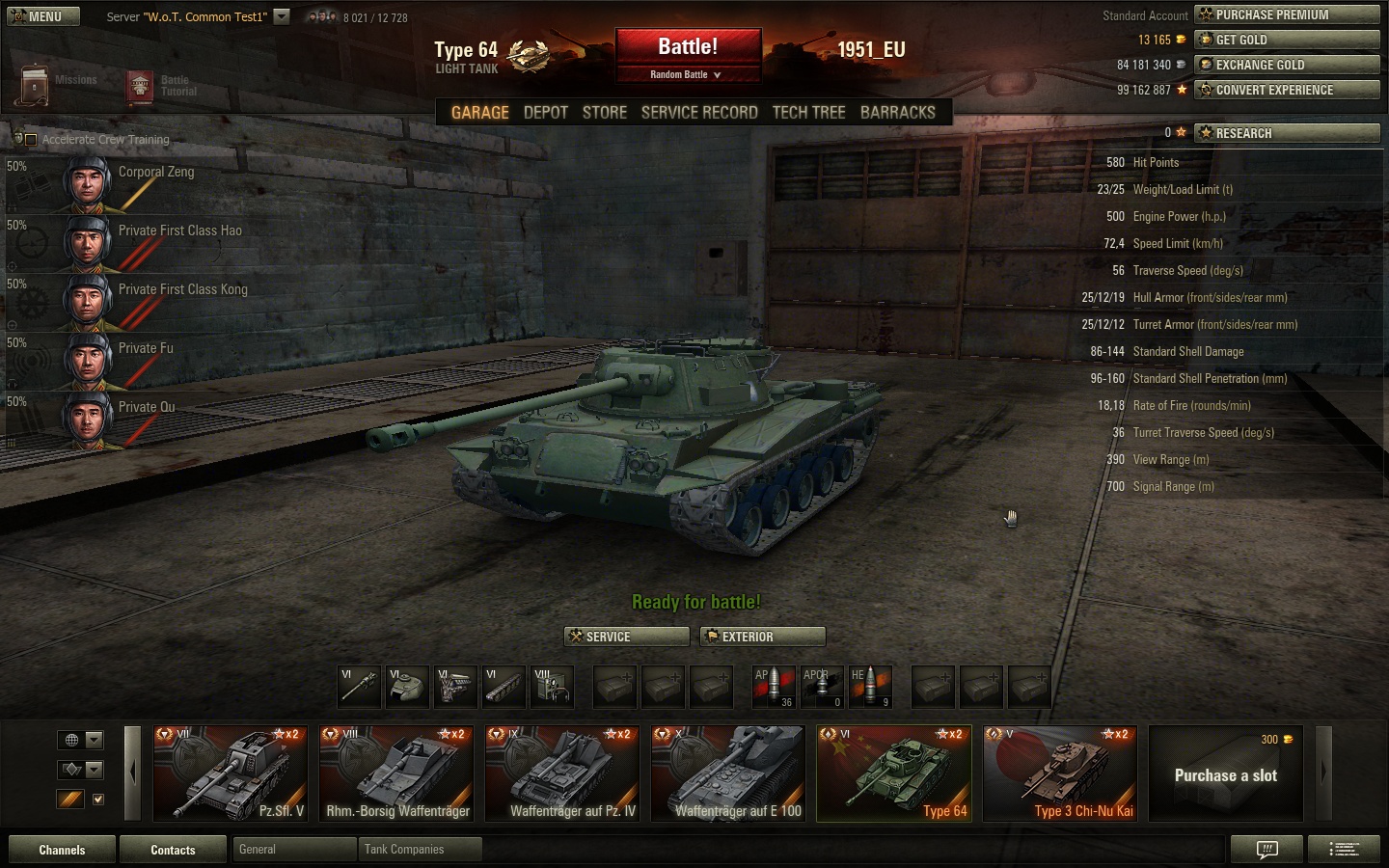This screenshot has width=1389, height=868.
Task: Open the STORE tab
Action: [605, 113]
